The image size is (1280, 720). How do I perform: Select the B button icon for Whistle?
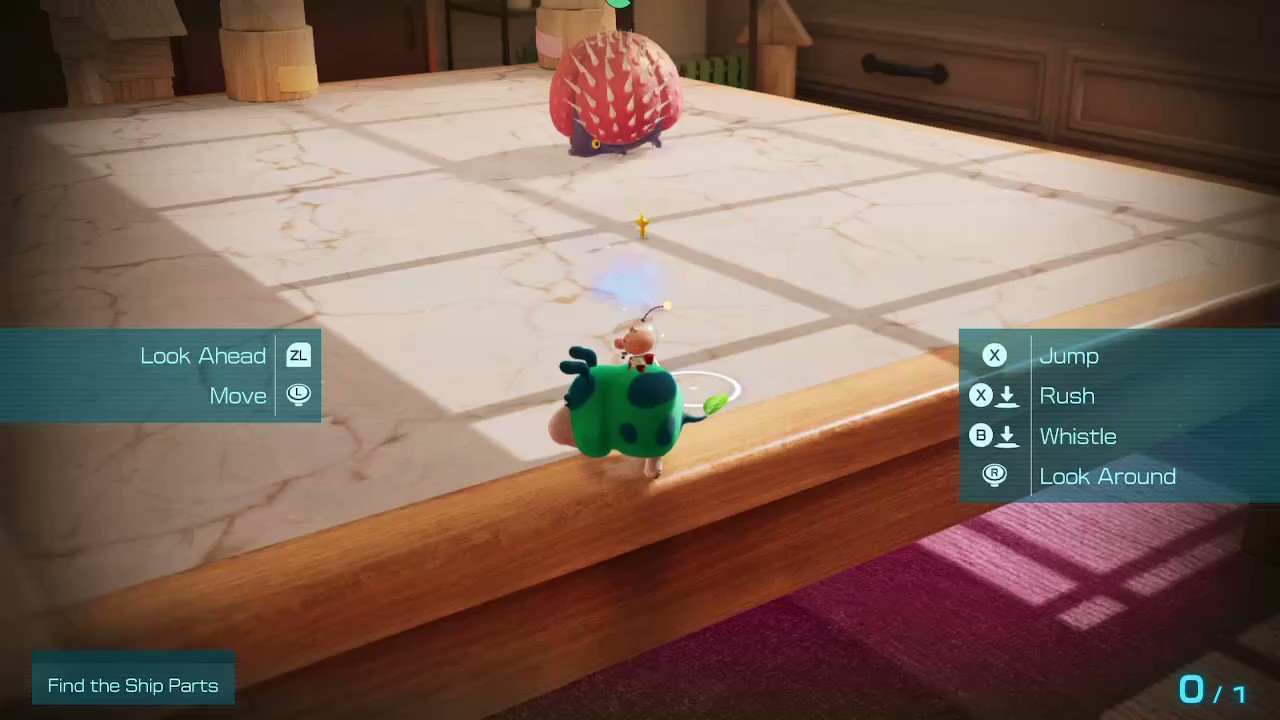tap(980, 436)
